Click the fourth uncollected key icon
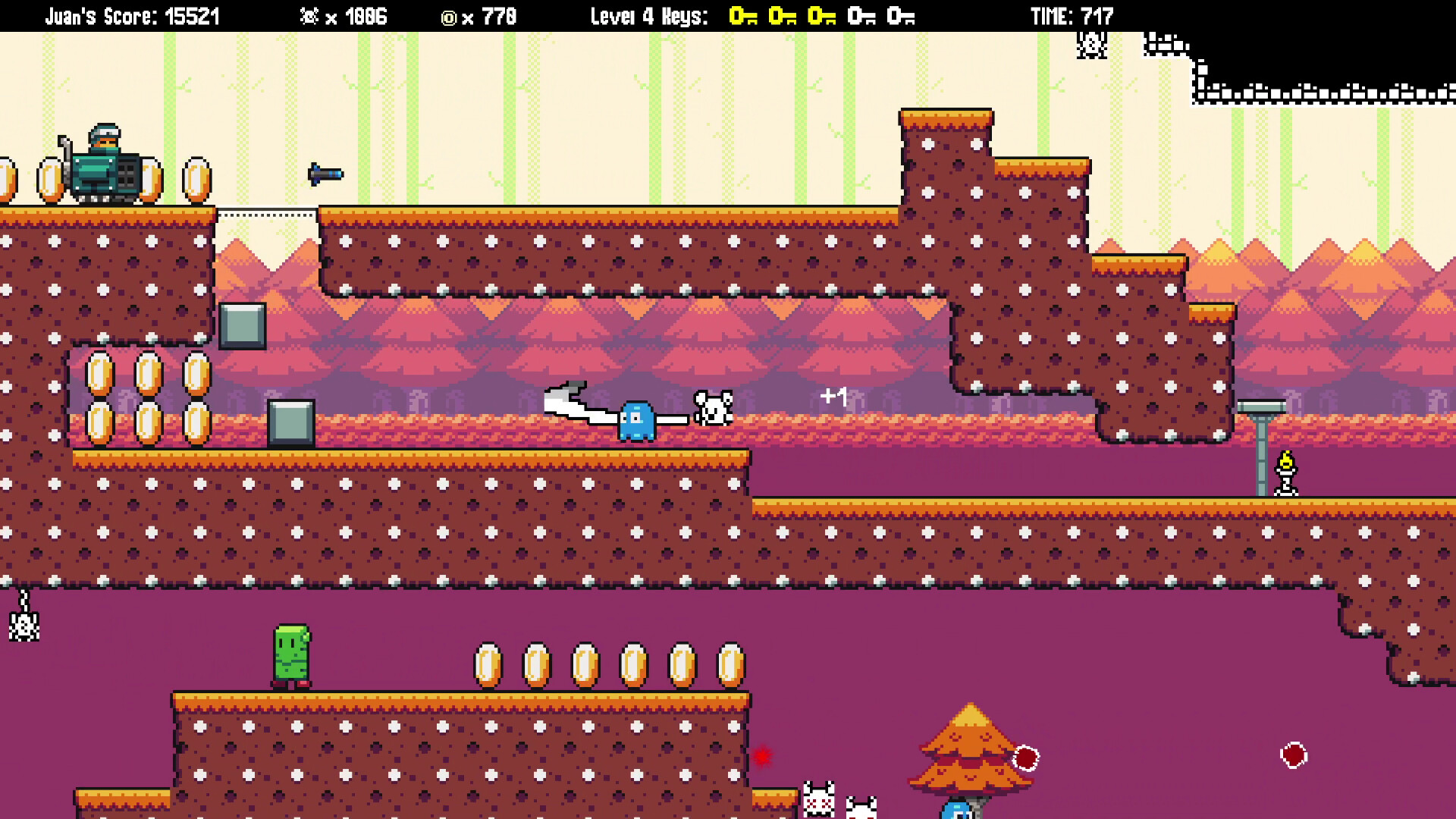This screenshot has height=819, width=1456. 860,14
